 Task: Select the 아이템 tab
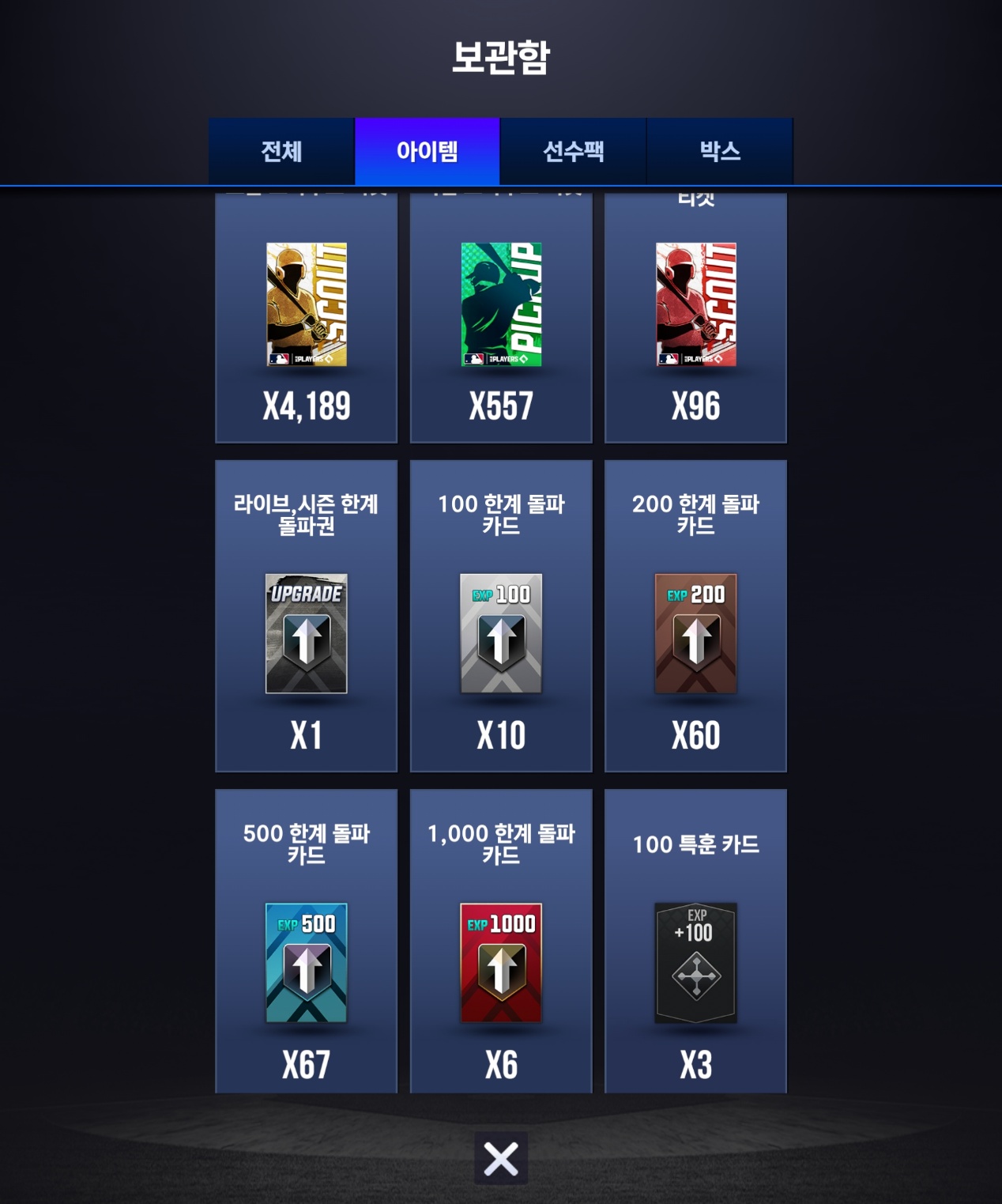[427, 151]
